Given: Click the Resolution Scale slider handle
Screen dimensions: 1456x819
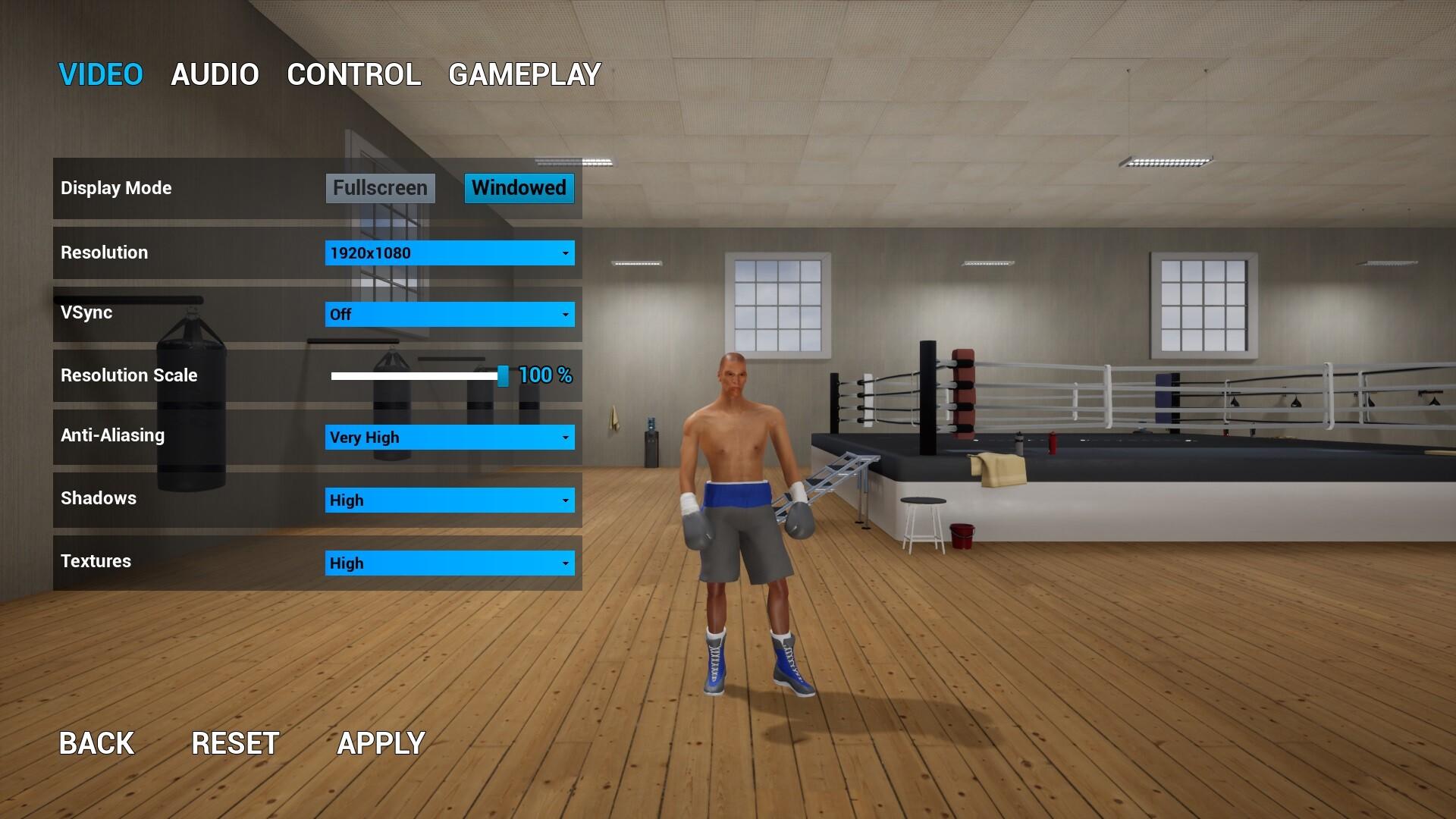Looking at the screenshot, I should (505, 375).
